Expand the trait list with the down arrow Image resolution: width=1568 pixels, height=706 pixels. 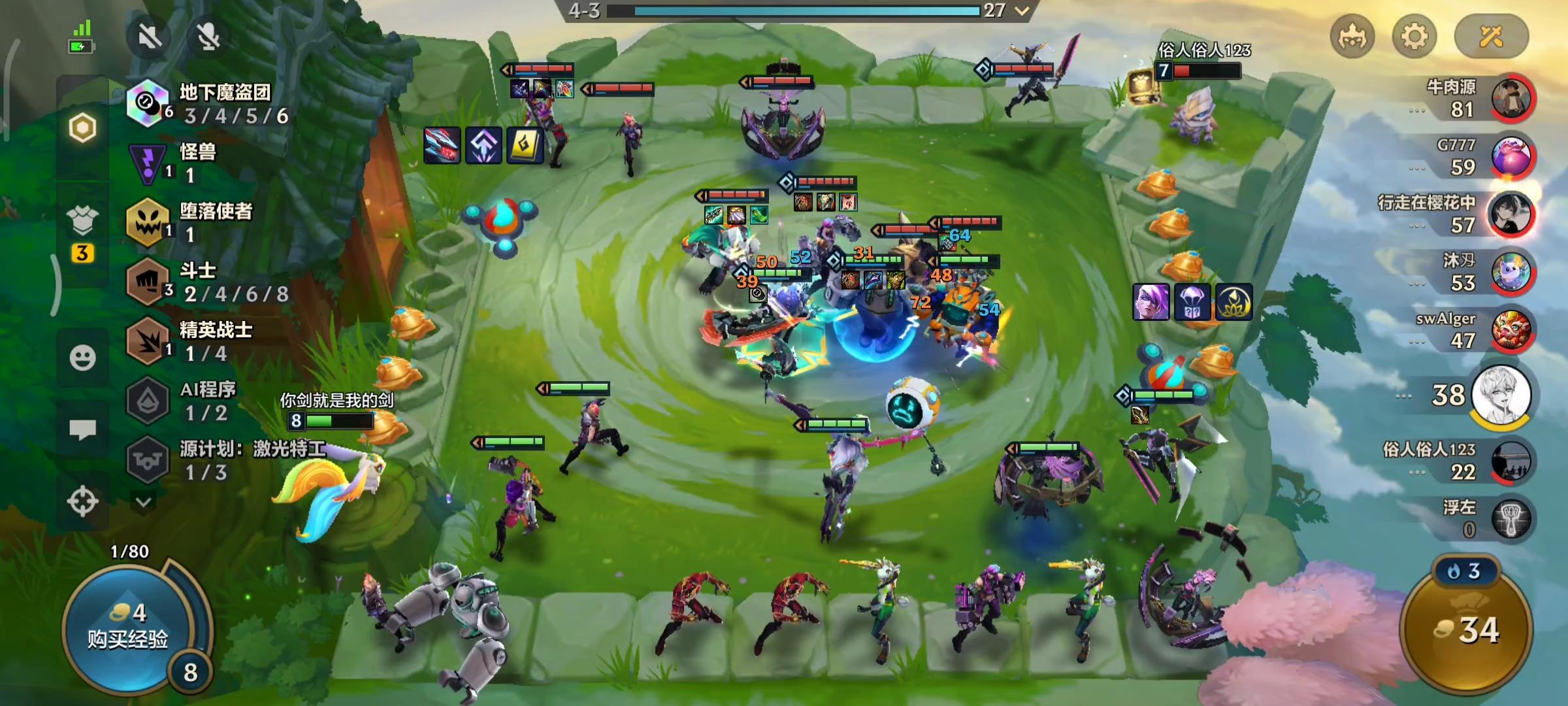(x=144, y=502)
